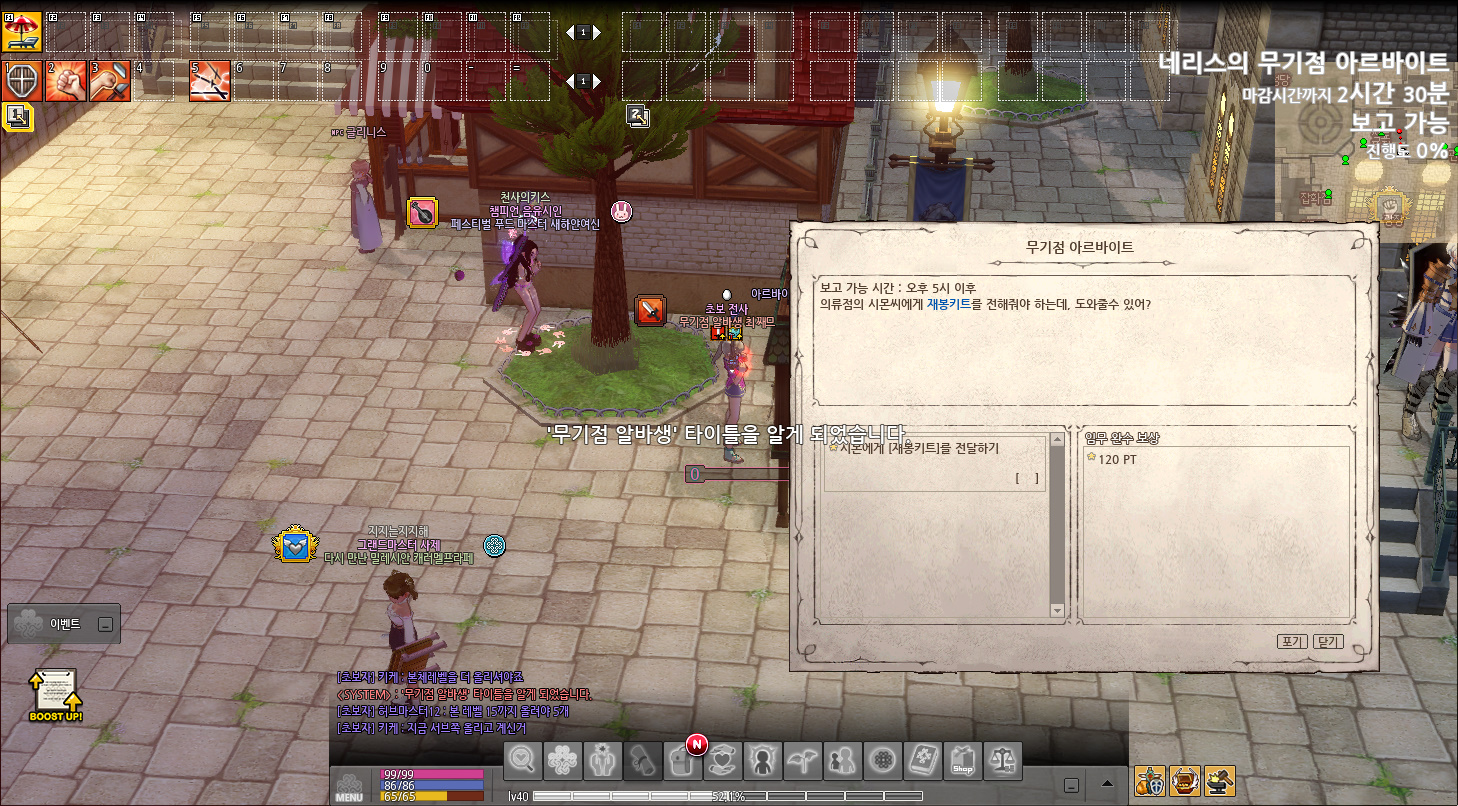Open the book icon in the bottom bar

(x=922, y=761)
